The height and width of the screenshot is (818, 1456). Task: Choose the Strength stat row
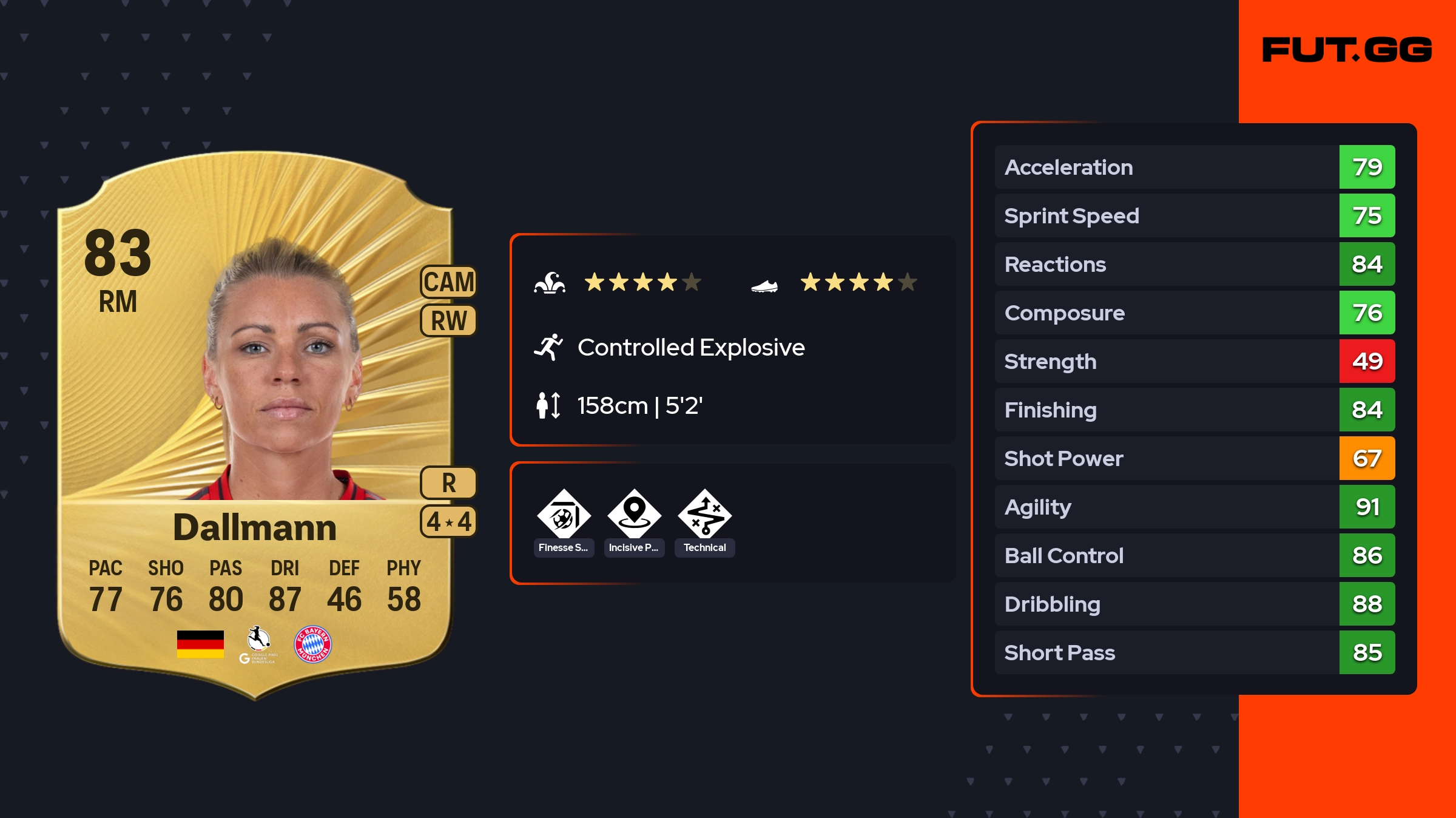coord(1195,361)
